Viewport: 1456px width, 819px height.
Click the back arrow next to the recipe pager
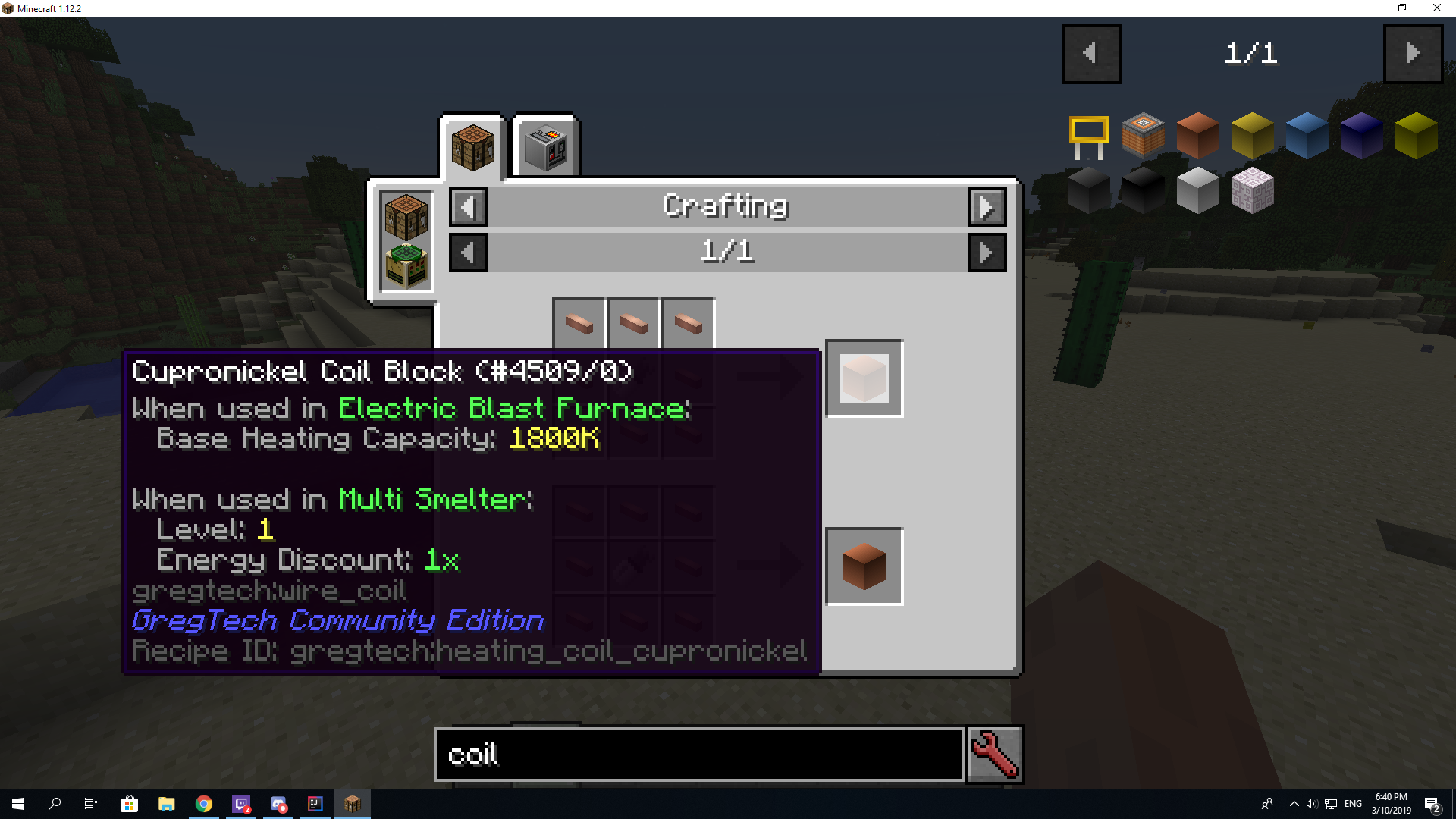pyautogui.click(x=468, y=253)
